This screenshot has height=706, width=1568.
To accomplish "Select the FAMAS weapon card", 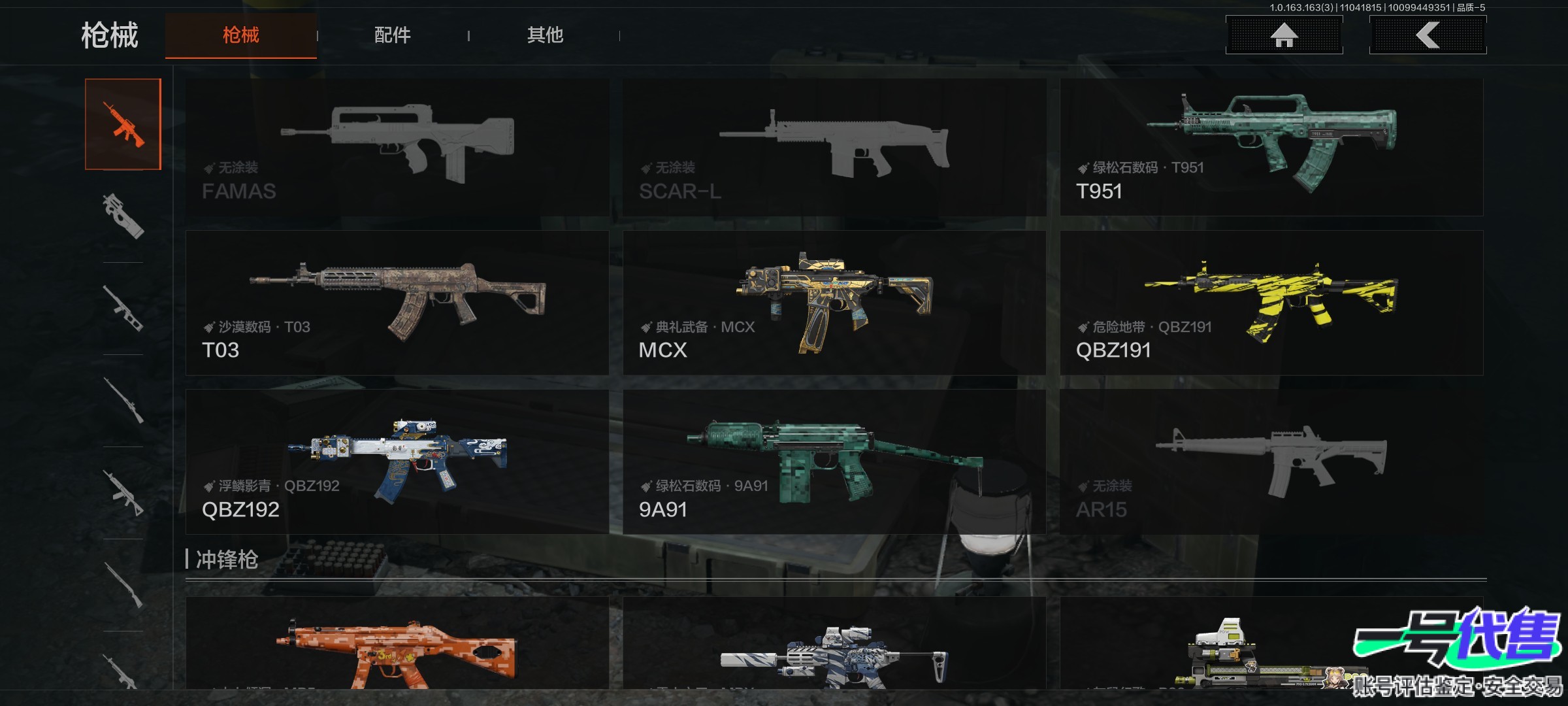I will [x=397, y=148].
